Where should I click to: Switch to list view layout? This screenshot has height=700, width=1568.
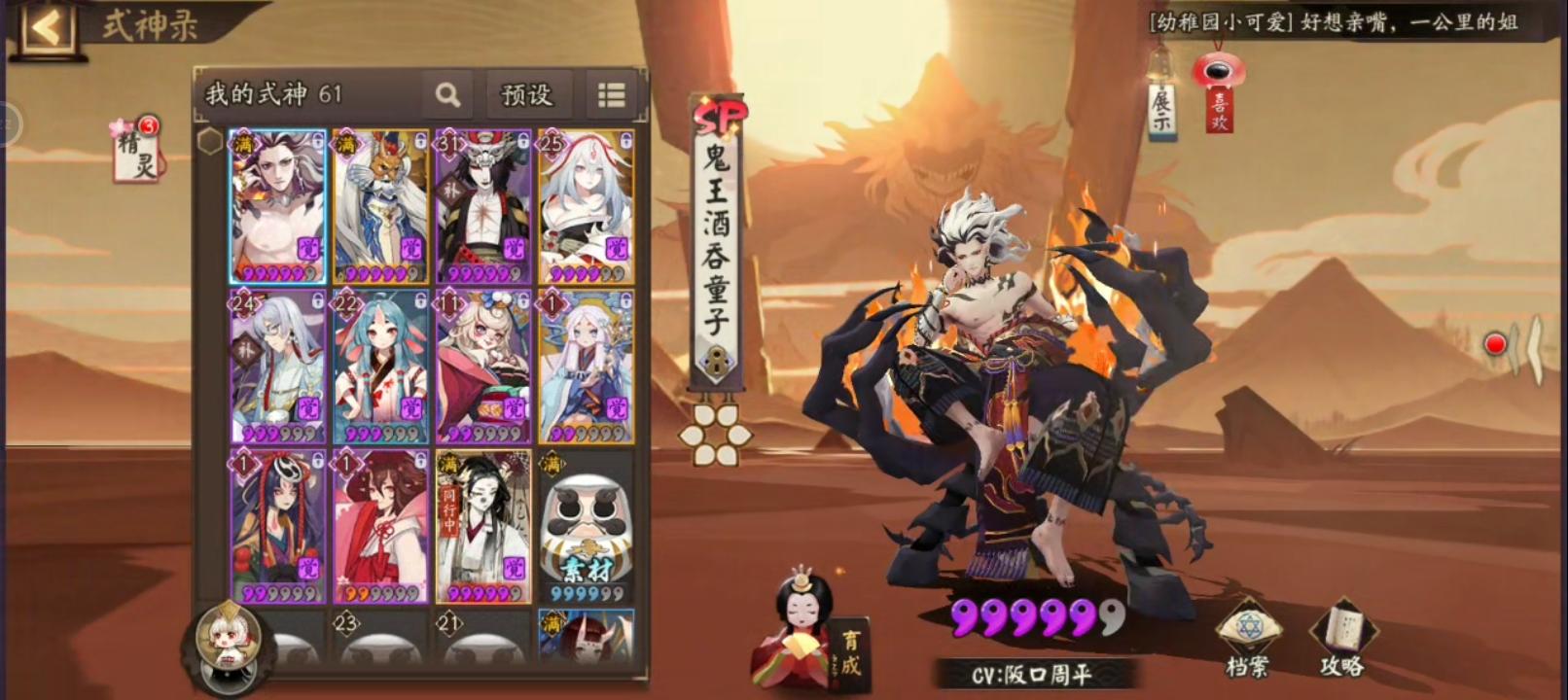pos(611,94)
